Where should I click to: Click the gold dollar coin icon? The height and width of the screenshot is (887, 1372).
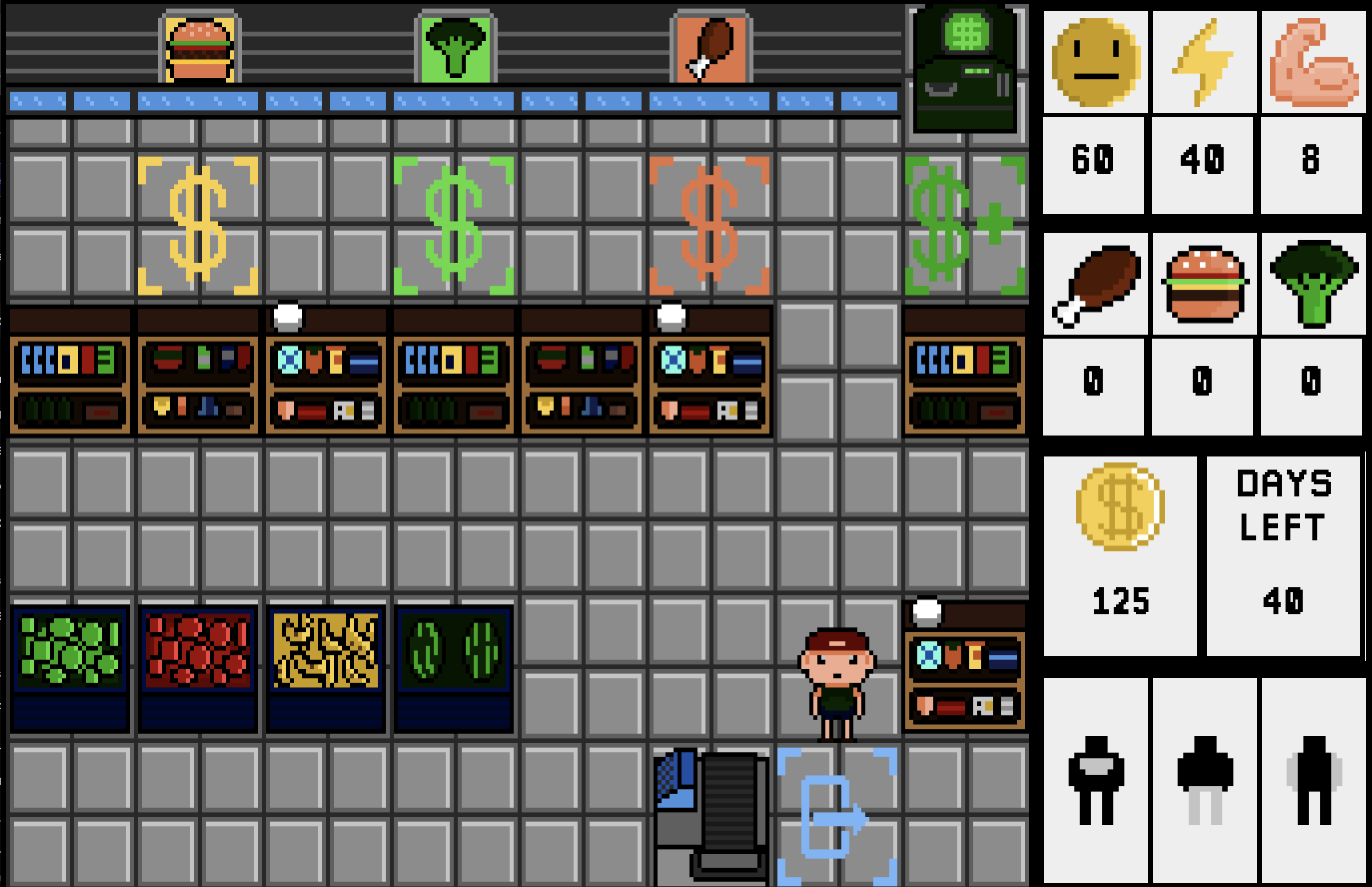click(1120, 506)
